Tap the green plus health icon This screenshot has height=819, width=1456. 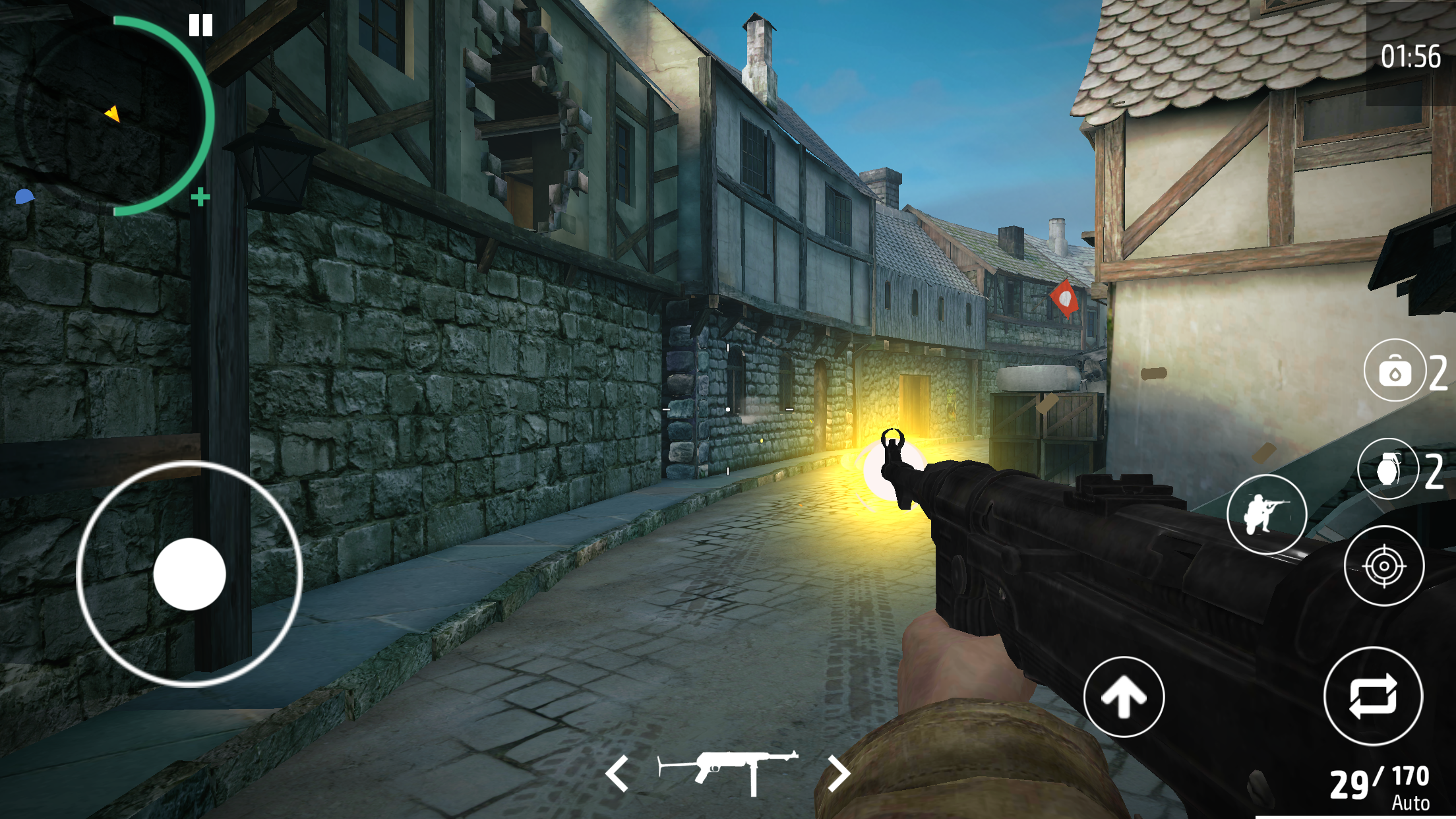click(200, 196)
